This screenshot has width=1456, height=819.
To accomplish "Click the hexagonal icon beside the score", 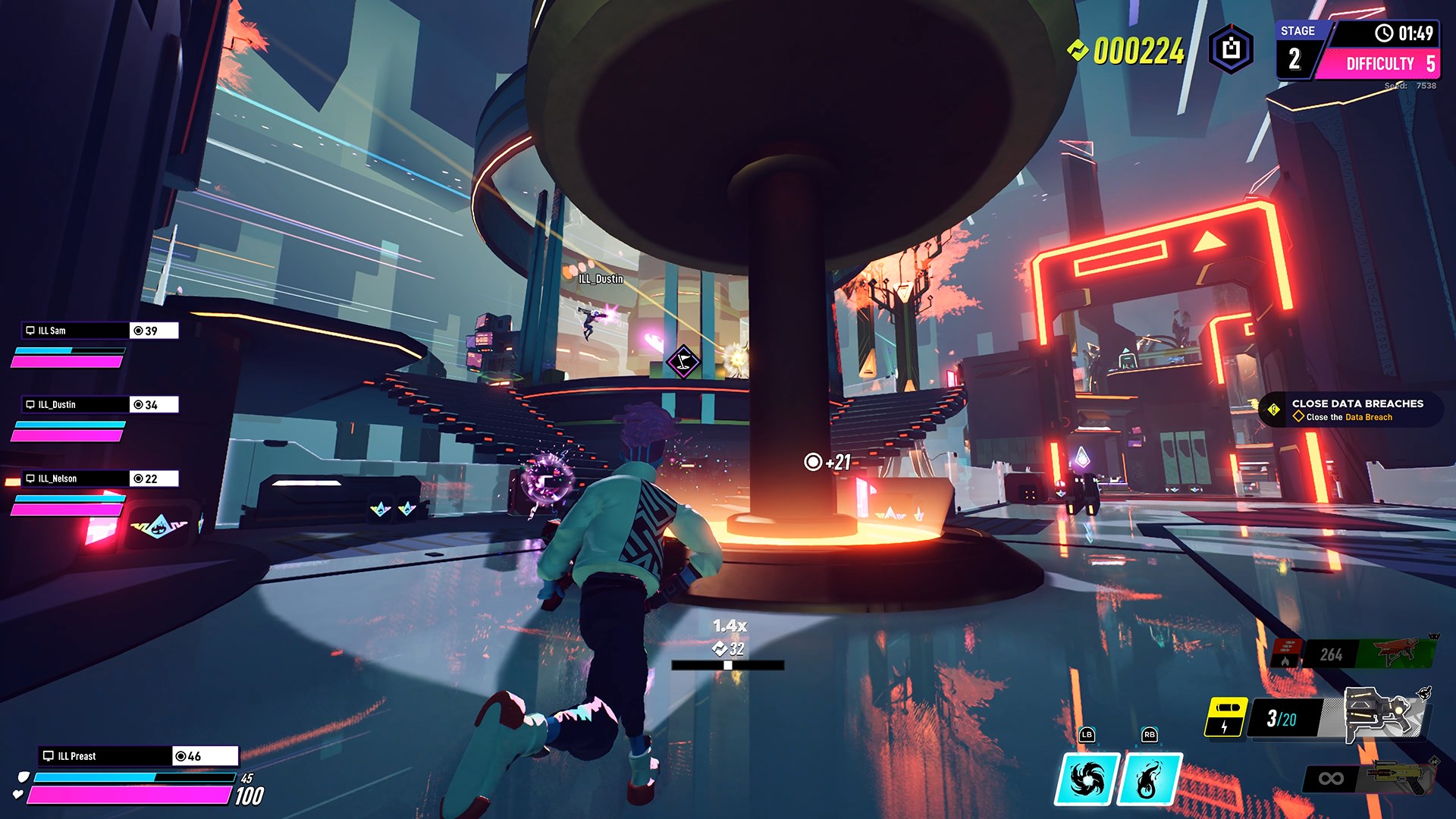I will coord(1231,49).
